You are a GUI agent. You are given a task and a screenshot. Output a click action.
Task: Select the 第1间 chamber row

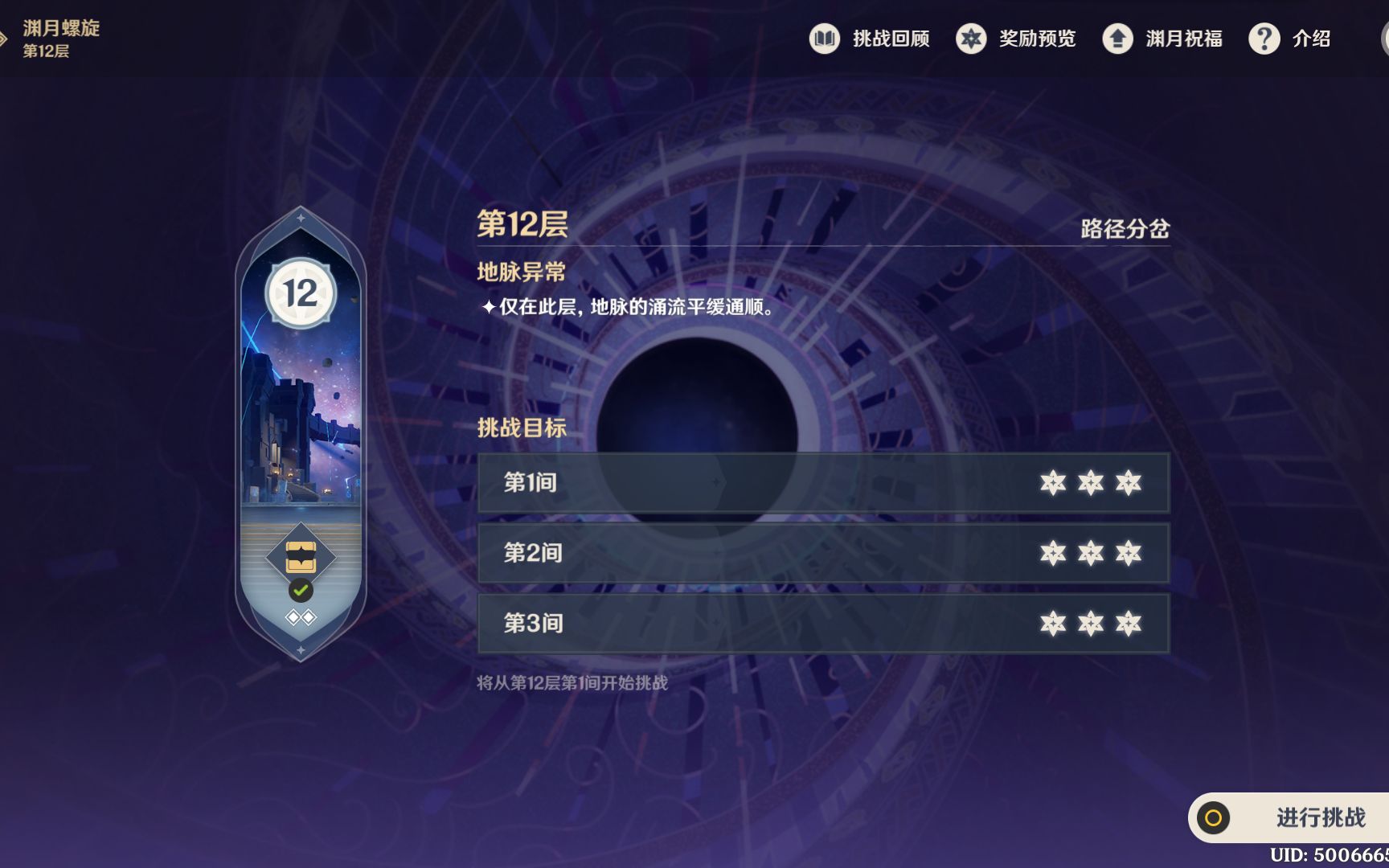click(x=823, y=482)
